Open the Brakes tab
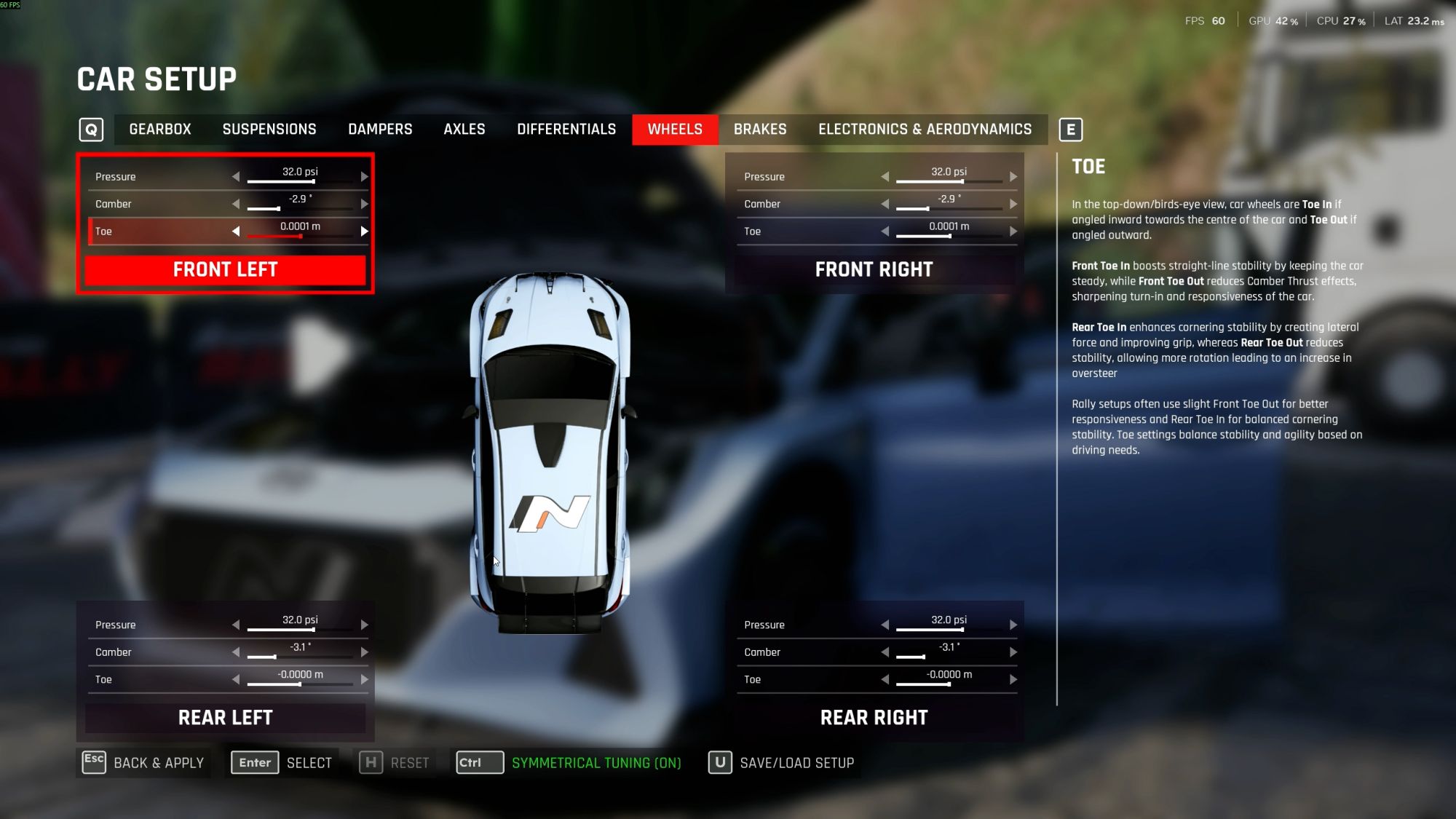Image resolution: width=1456 pixels, height=819 pixels. click(x=760, y=130)
